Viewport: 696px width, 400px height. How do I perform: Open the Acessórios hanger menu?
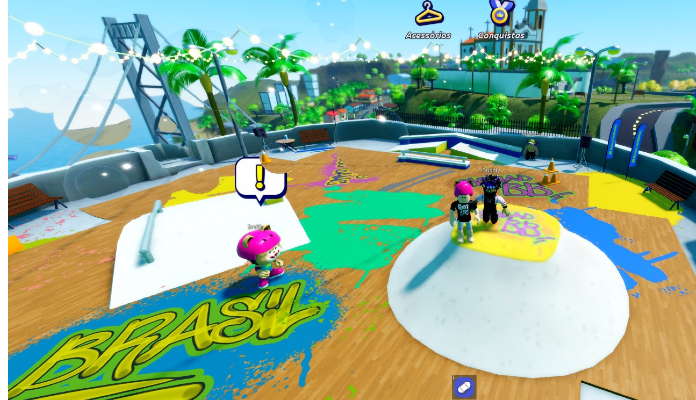pos(428,16)
